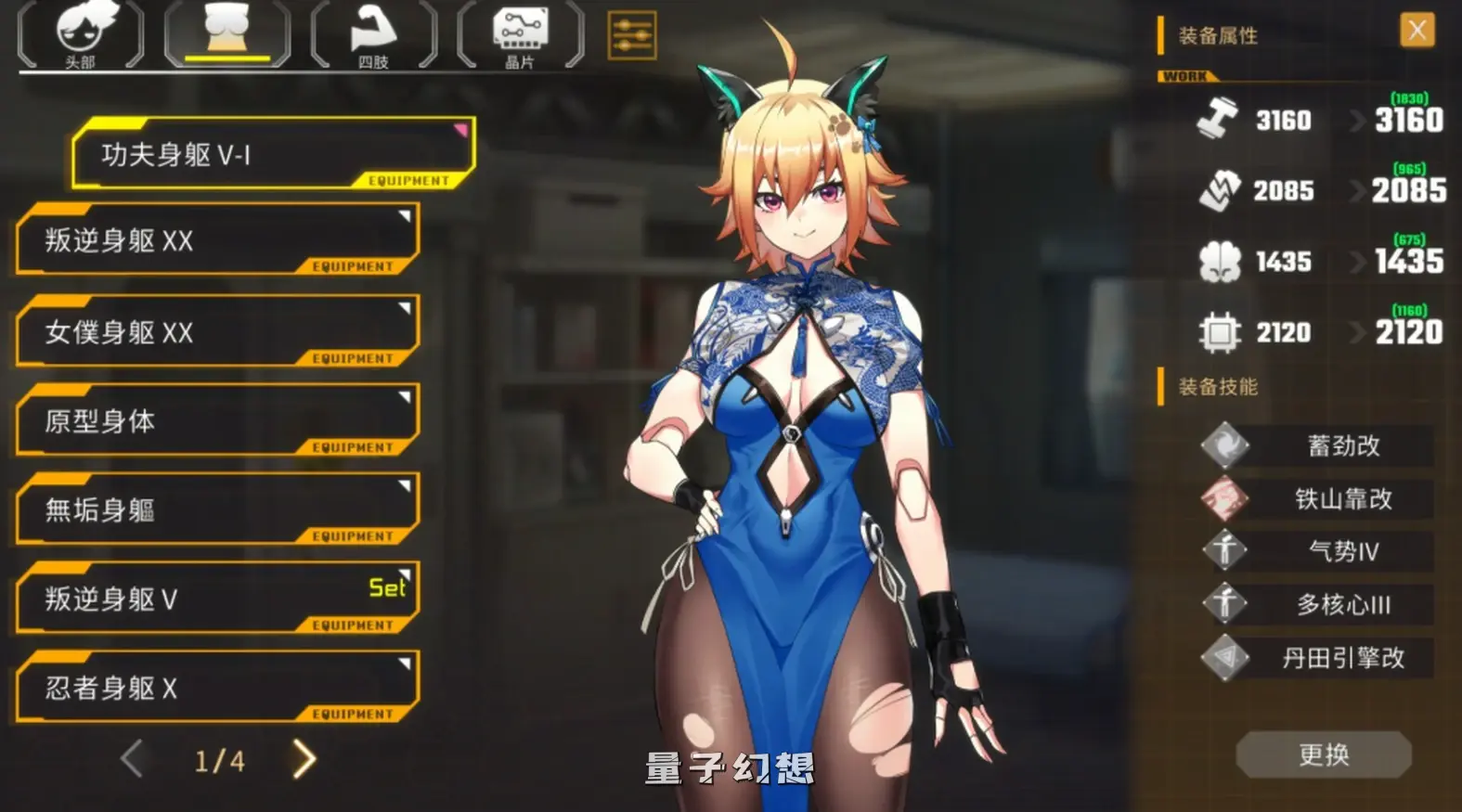1462x812 pixels.
Task: Expand the 女僕身躯 XX item arrow
Action: [x=402, y=310]
